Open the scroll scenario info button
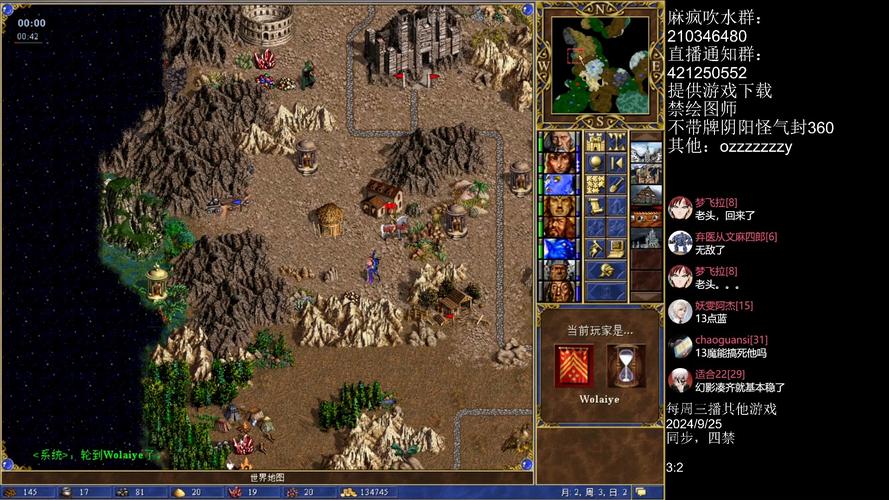The width and height of the screenshot is (889, 500). [594, 205]
